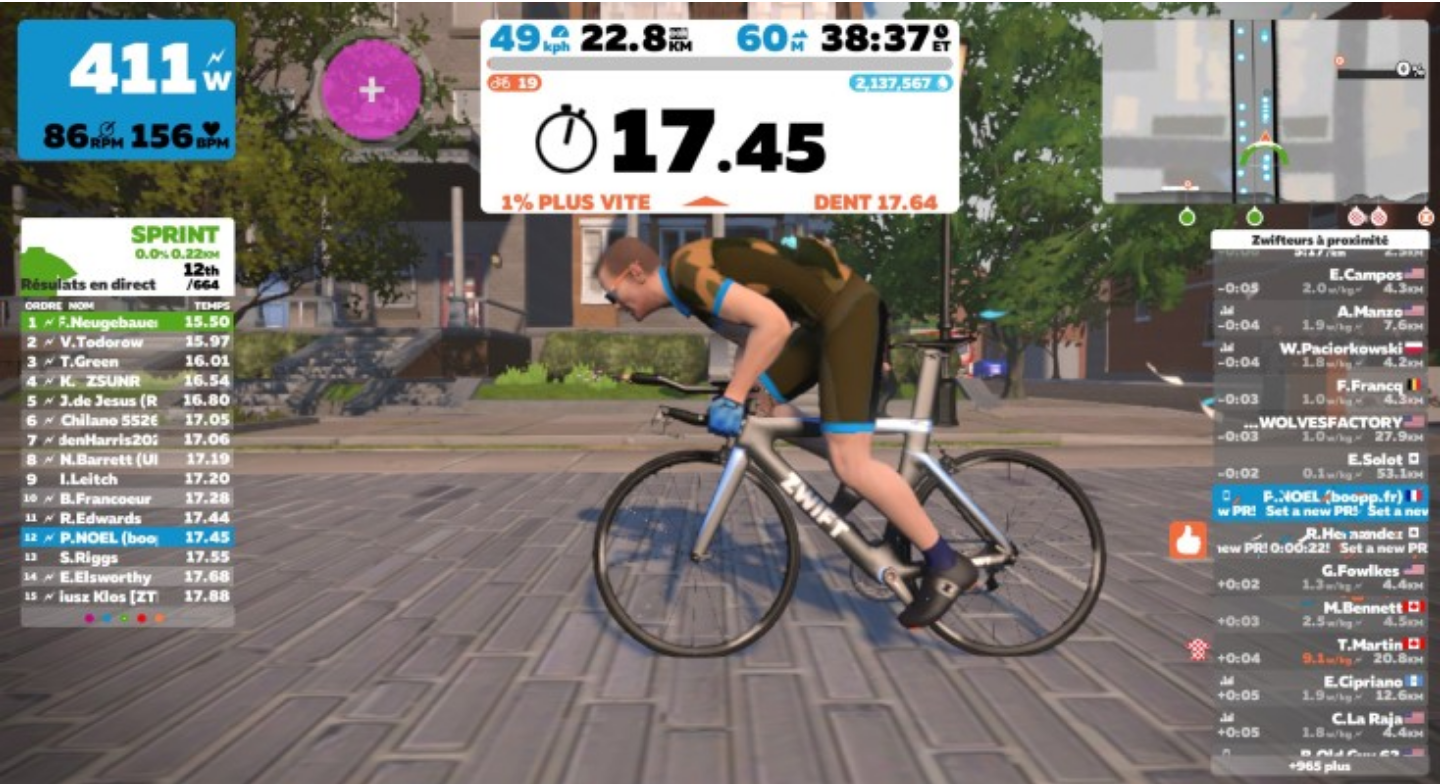Select T.Green in the sprint leaderboard
This screenshot has width=1440, height=784.
[x=127, y=361]
